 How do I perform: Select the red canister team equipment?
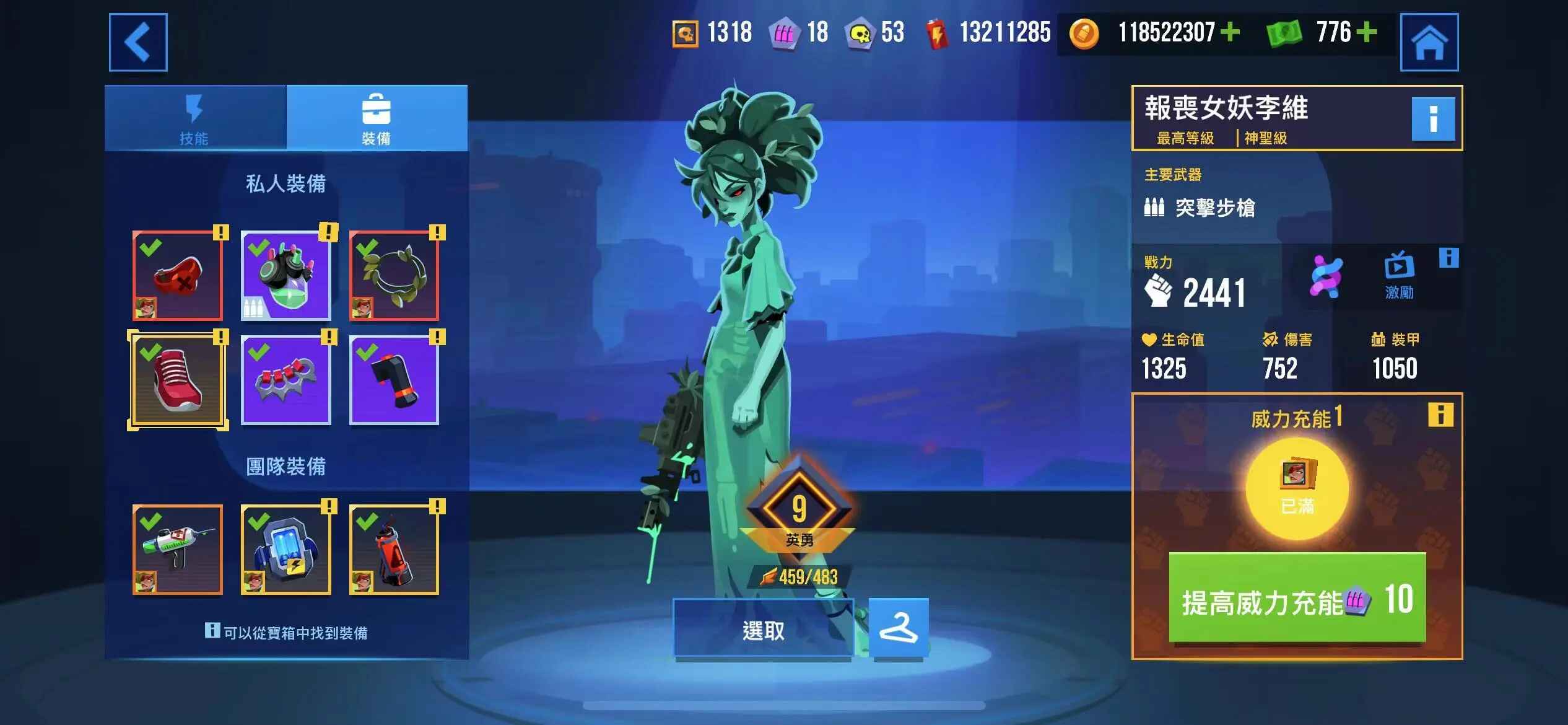(394, 550)
